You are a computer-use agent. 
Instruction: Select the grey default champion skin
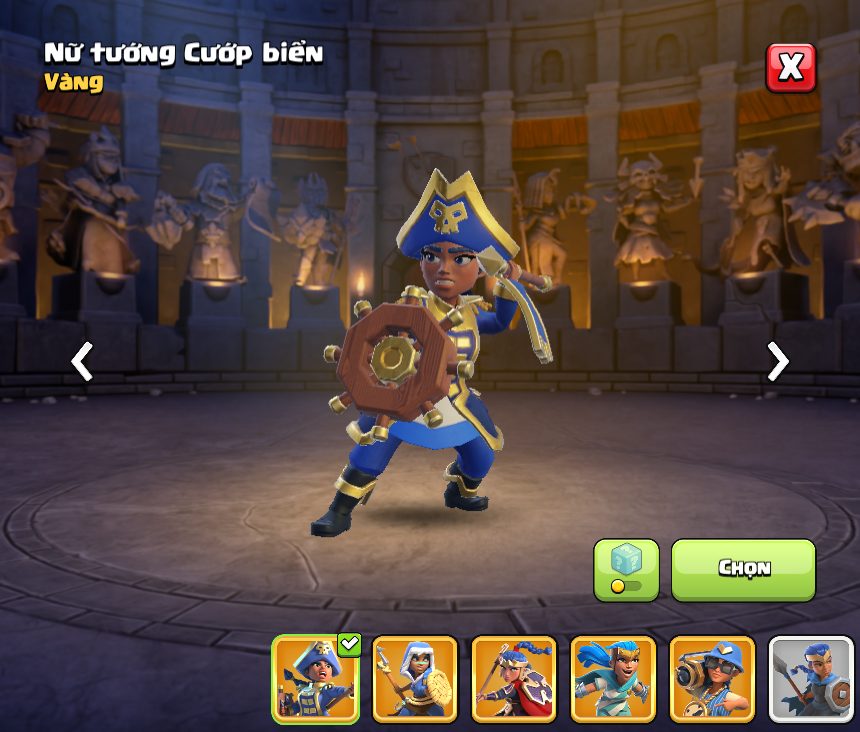811,679
